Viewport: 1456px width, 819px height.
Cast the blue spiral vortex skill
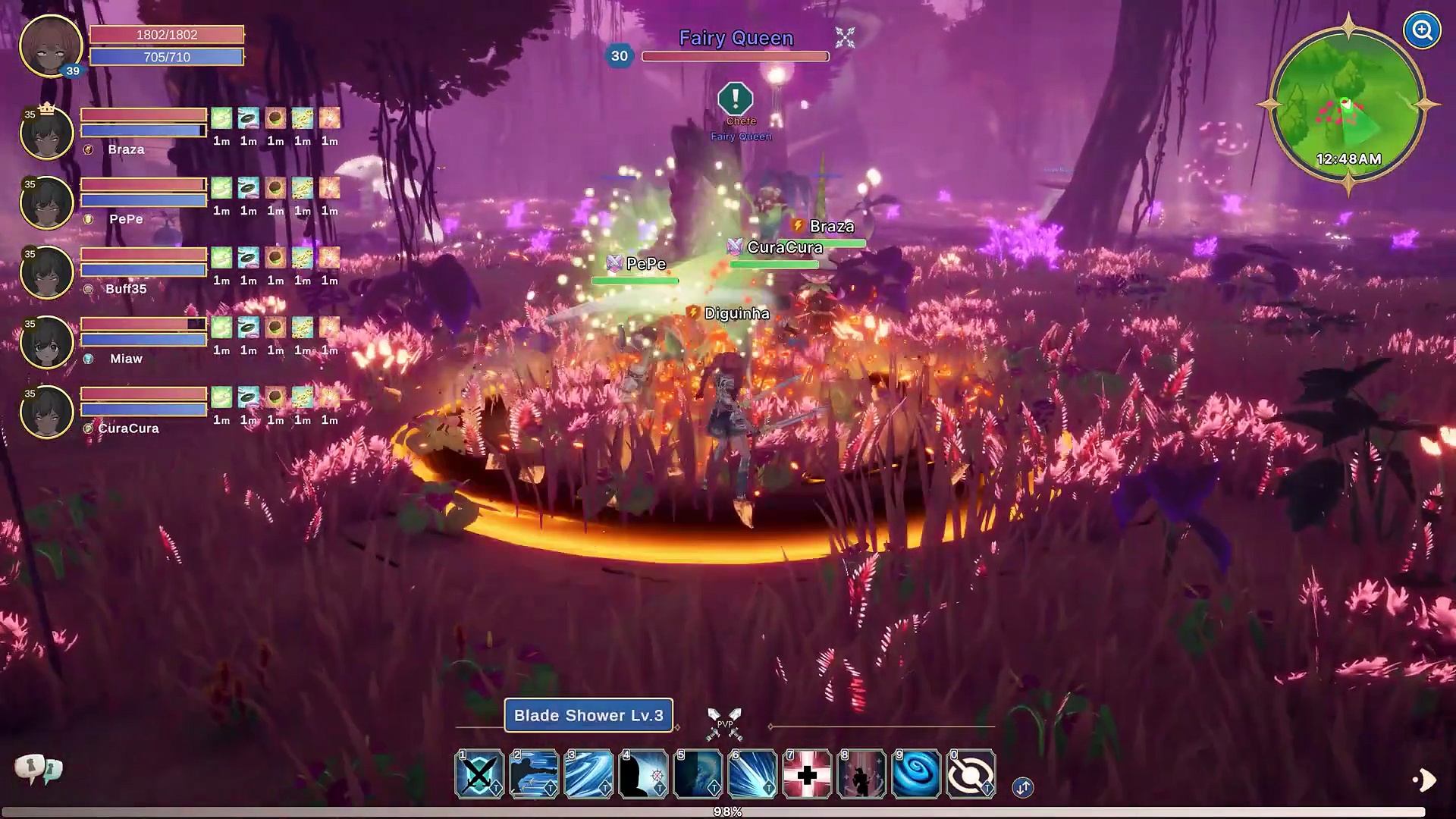[916, 774]
